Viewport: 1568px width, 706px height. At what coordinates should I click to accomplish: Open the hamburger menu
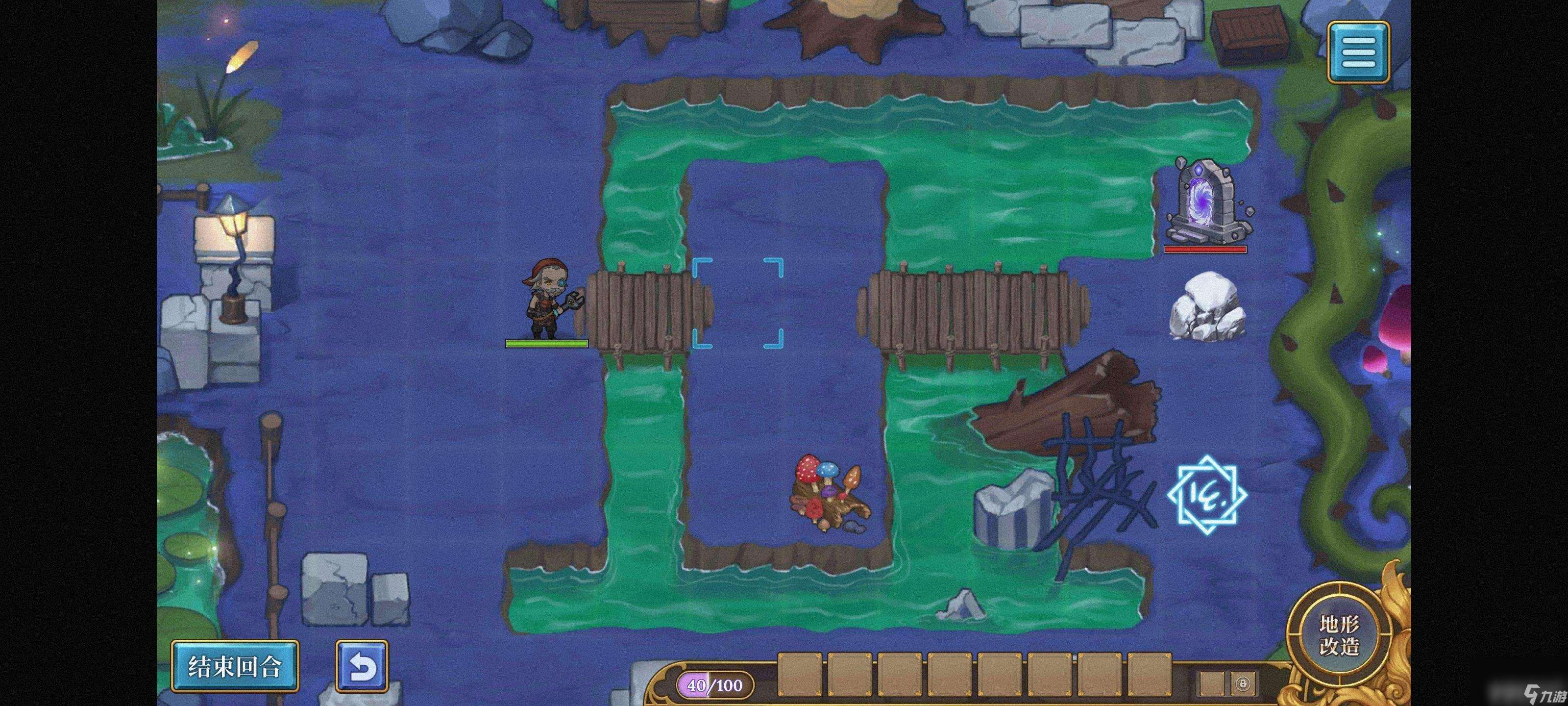[x=1358, y=52]
